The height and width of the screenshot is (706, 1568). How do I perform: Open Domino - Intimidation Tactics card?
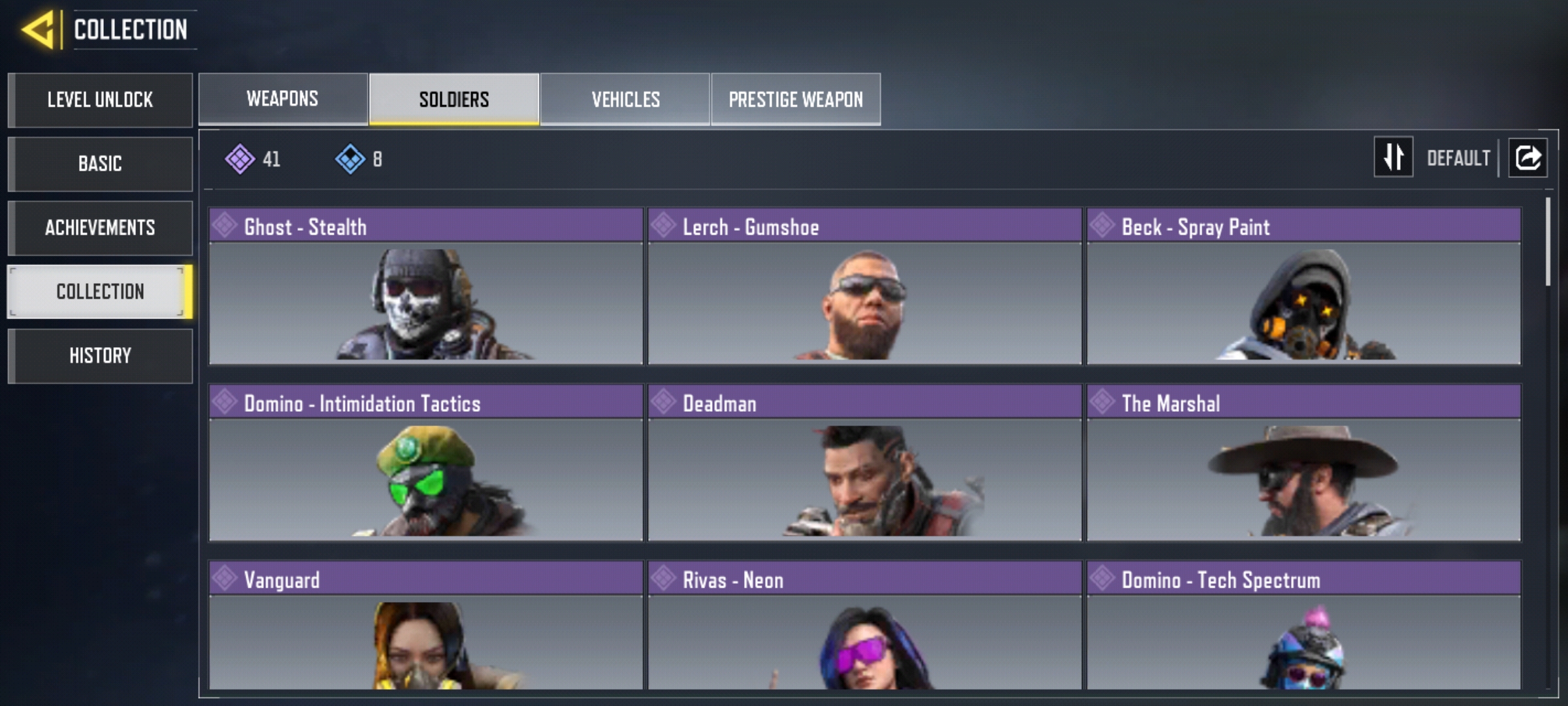coord(426,463)
